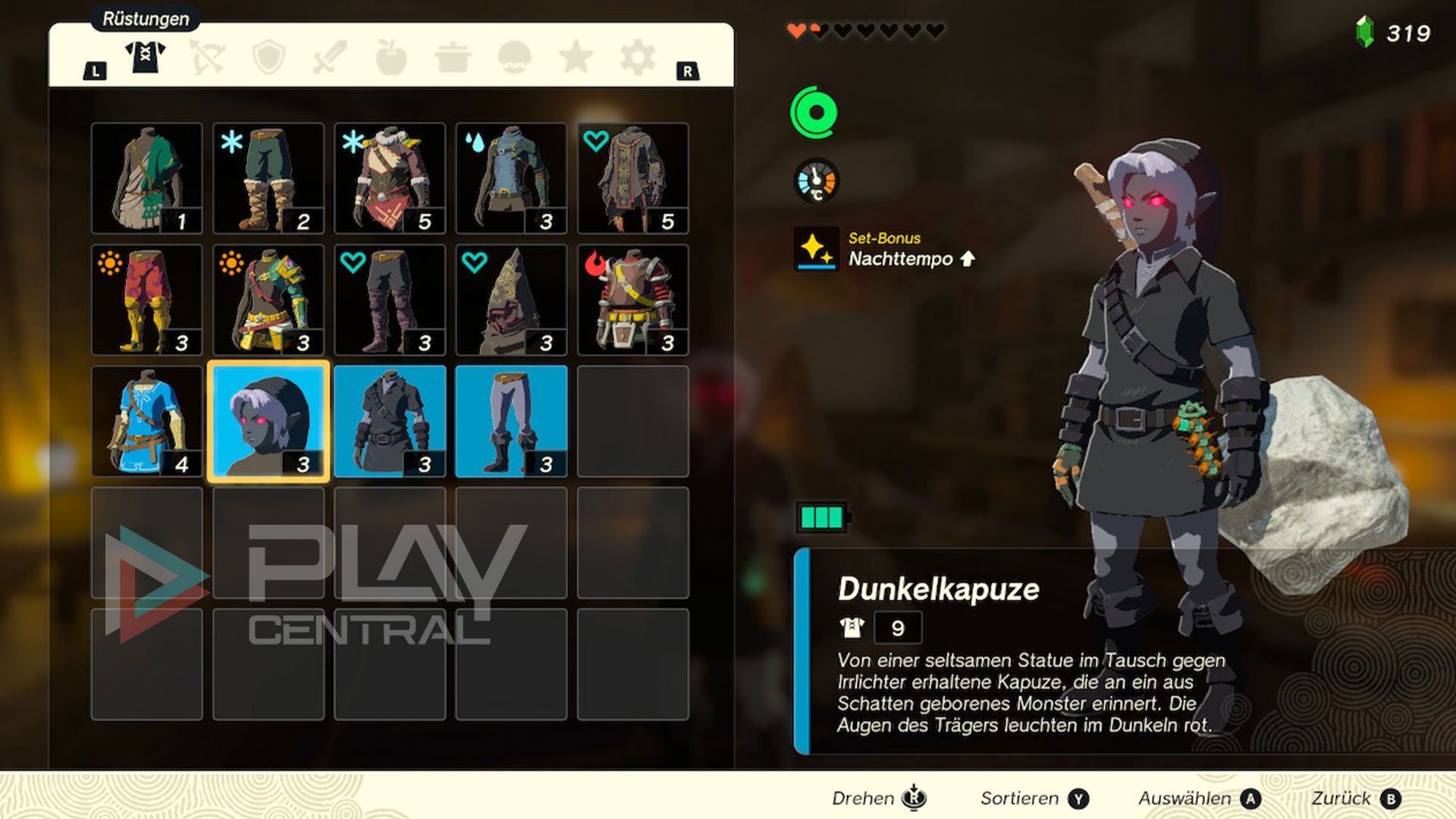
Task: Select the green hooded cloak armor
Action: (x=147, y=179)
